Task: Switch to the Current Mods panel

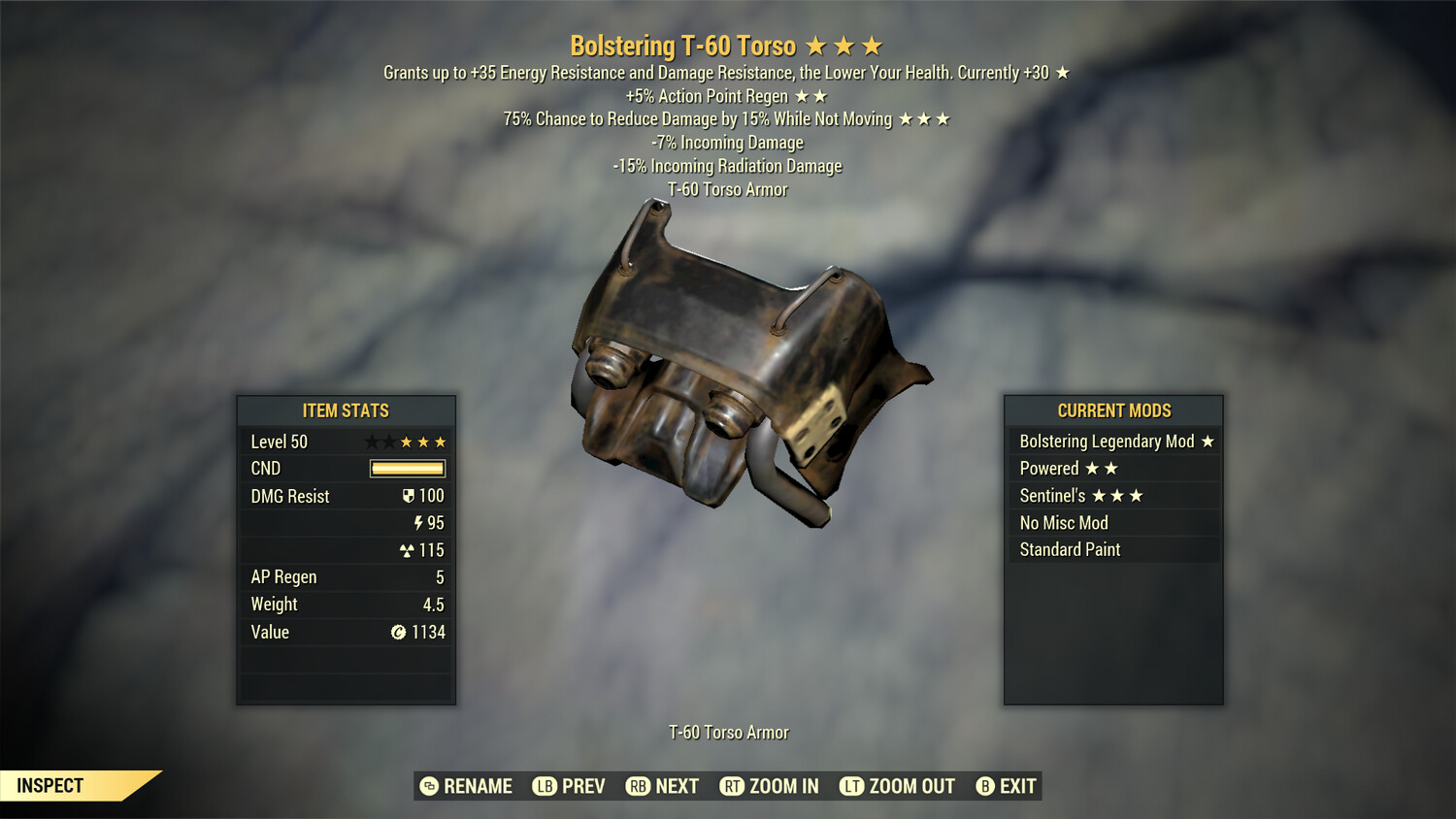Action: click(x=1113, y=410)
